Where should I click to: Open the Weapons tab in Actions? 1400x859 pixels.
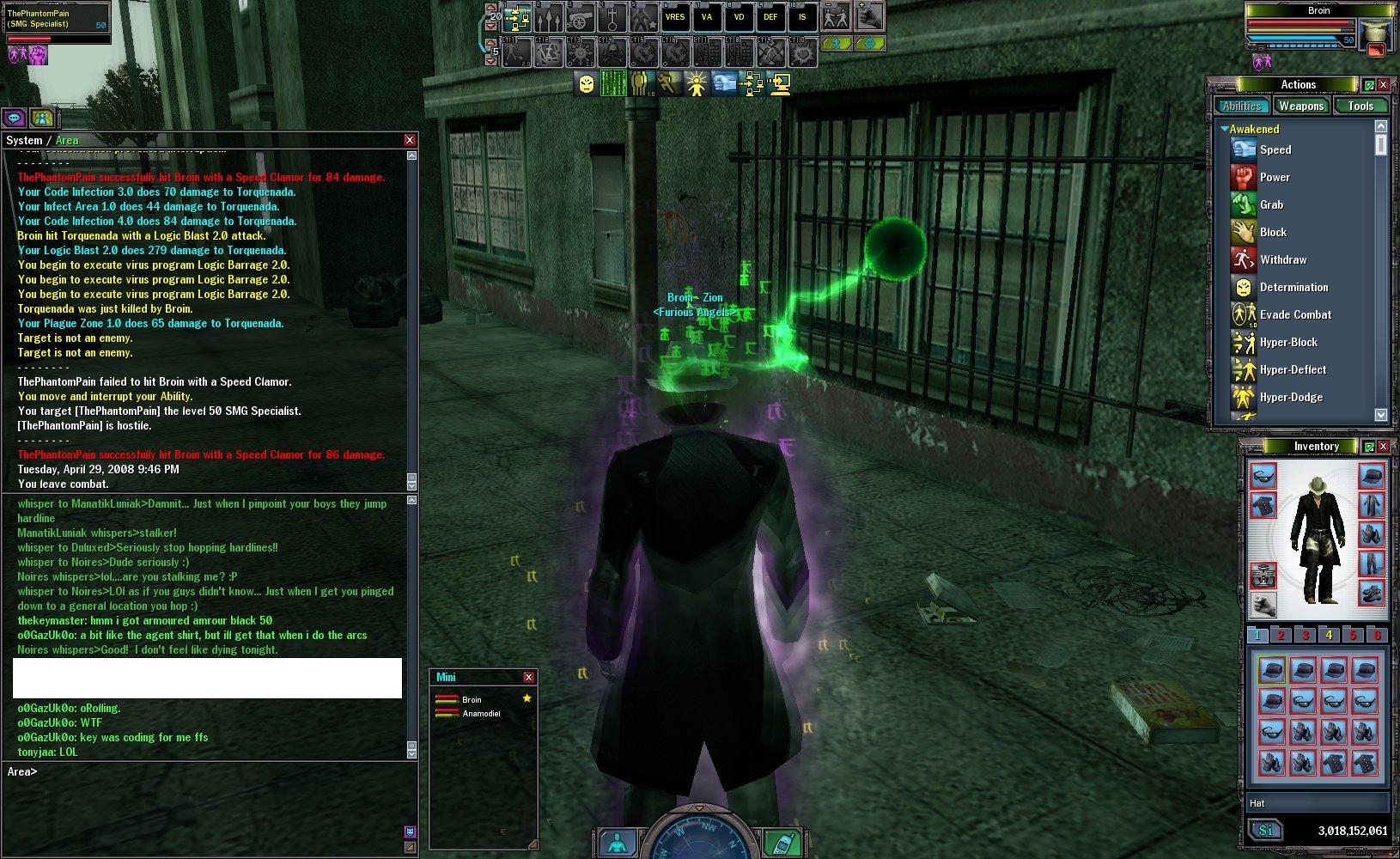1300,106
